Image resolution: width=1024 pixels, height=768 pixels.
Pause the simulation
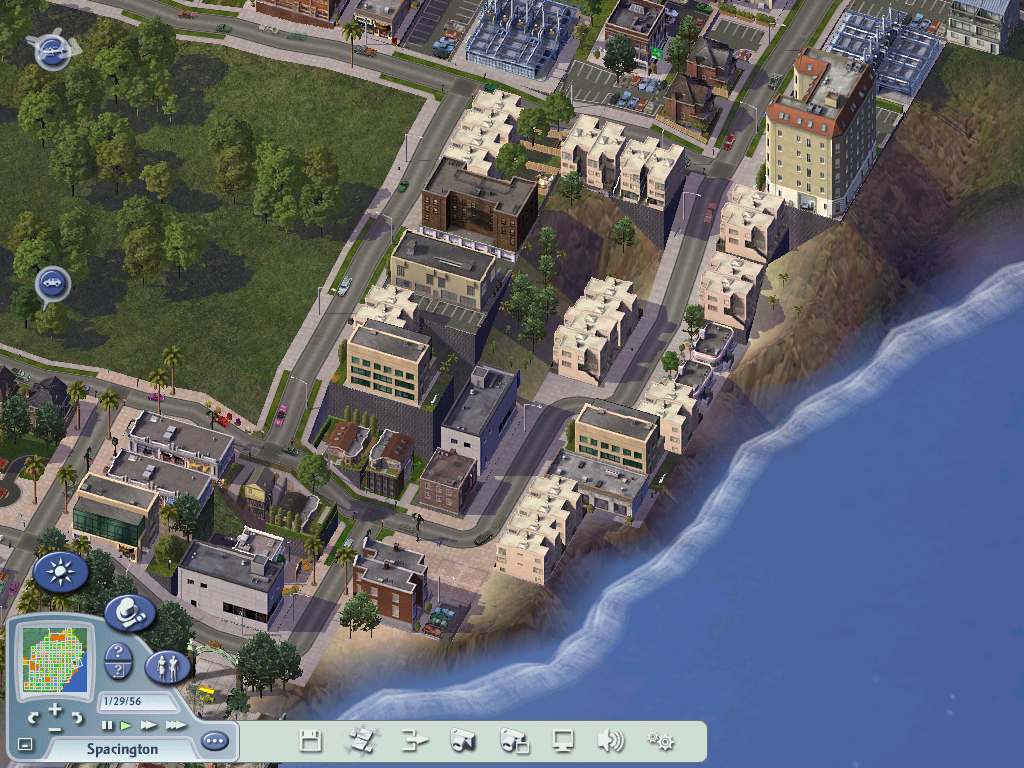[x=107, y=725]
